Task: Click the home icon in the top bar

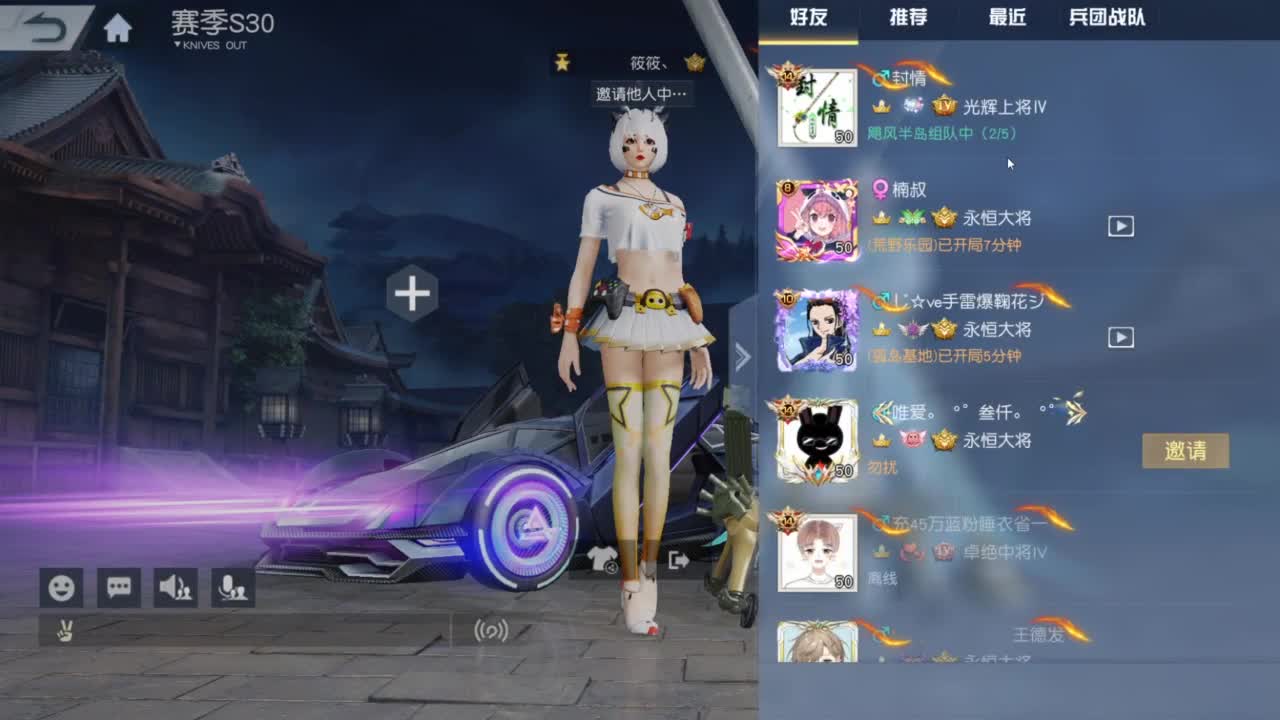Action: (x=117, y=25)
